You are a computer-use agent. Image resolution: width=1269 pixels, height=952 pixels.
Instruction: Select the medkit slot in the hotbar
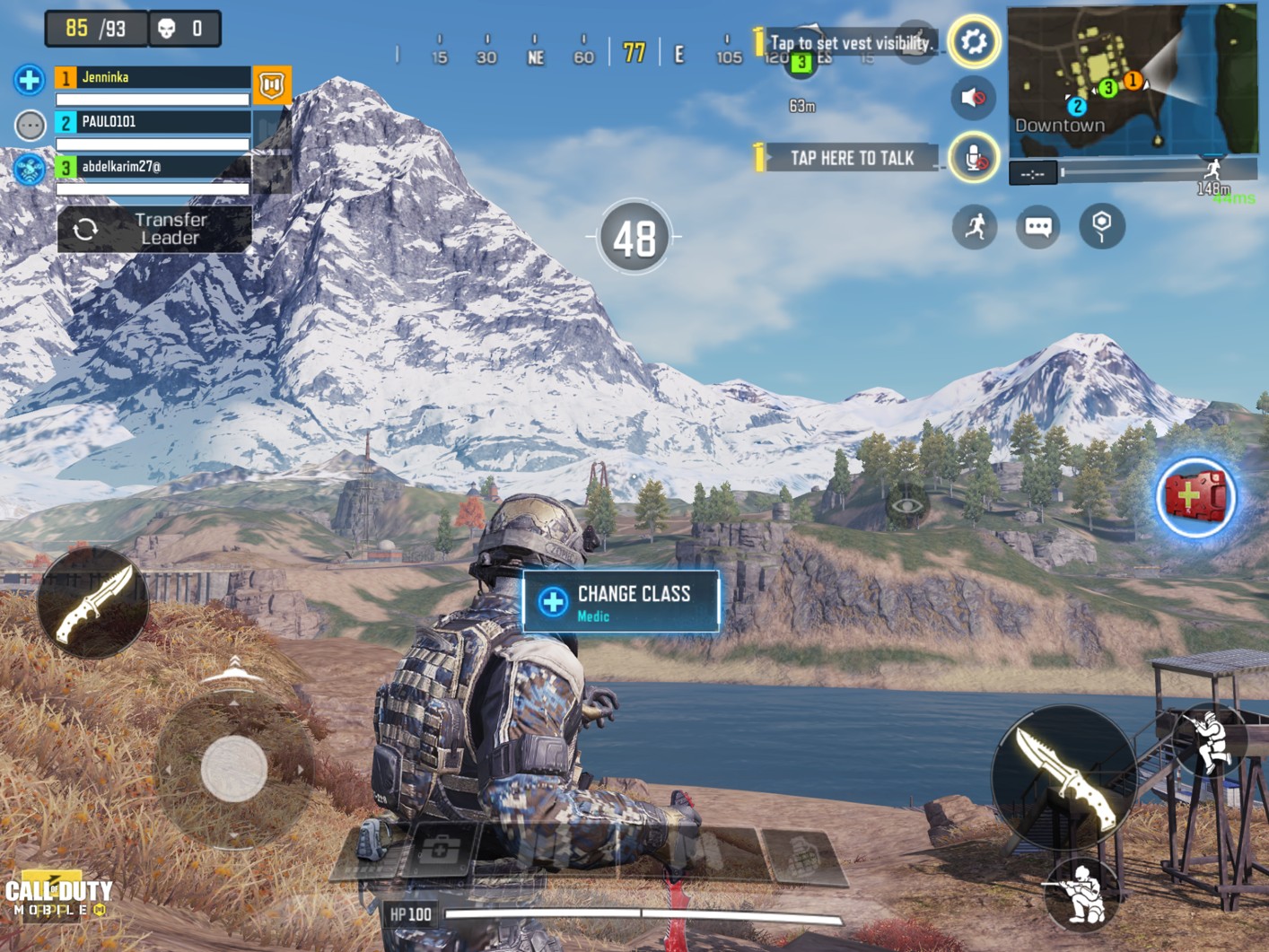(x=439, y=850)
